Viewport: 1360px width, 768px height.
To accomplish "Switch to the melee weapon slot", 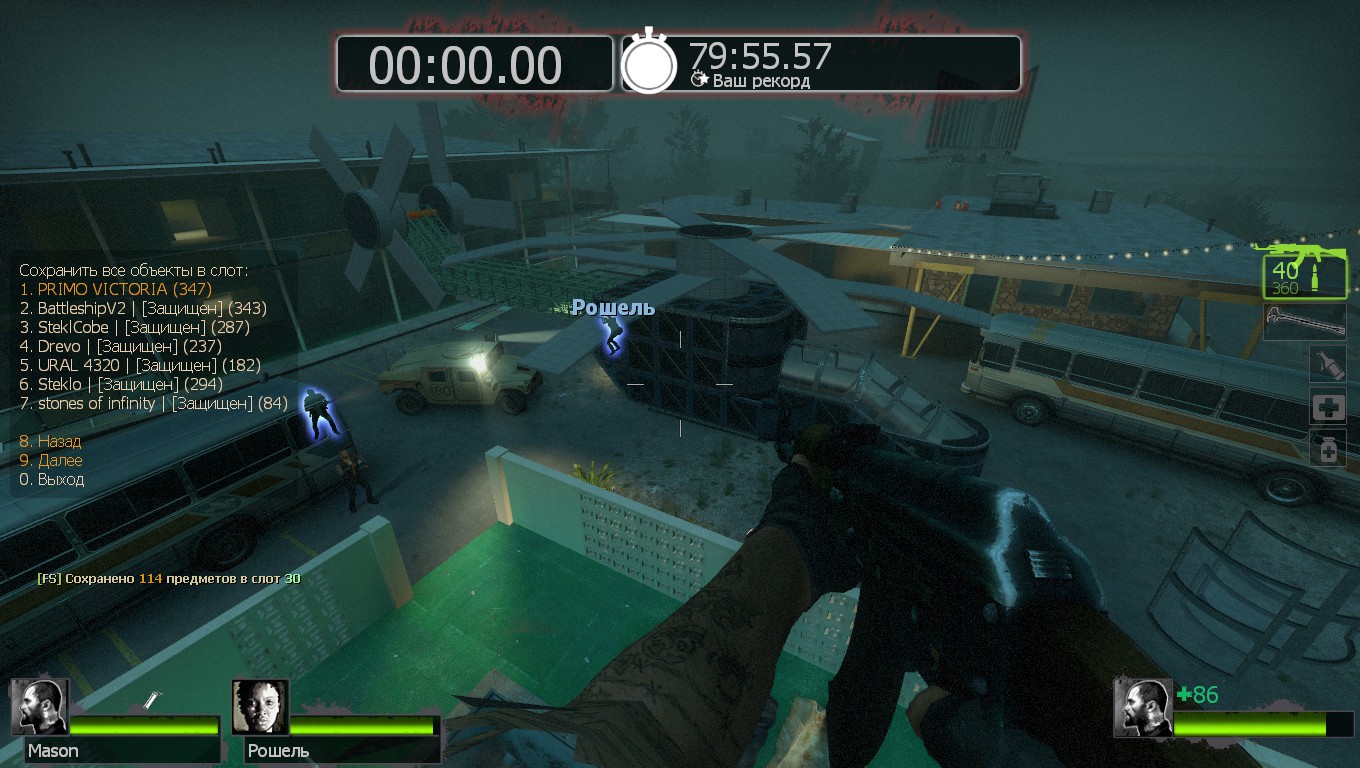I will pos(1304,322).
